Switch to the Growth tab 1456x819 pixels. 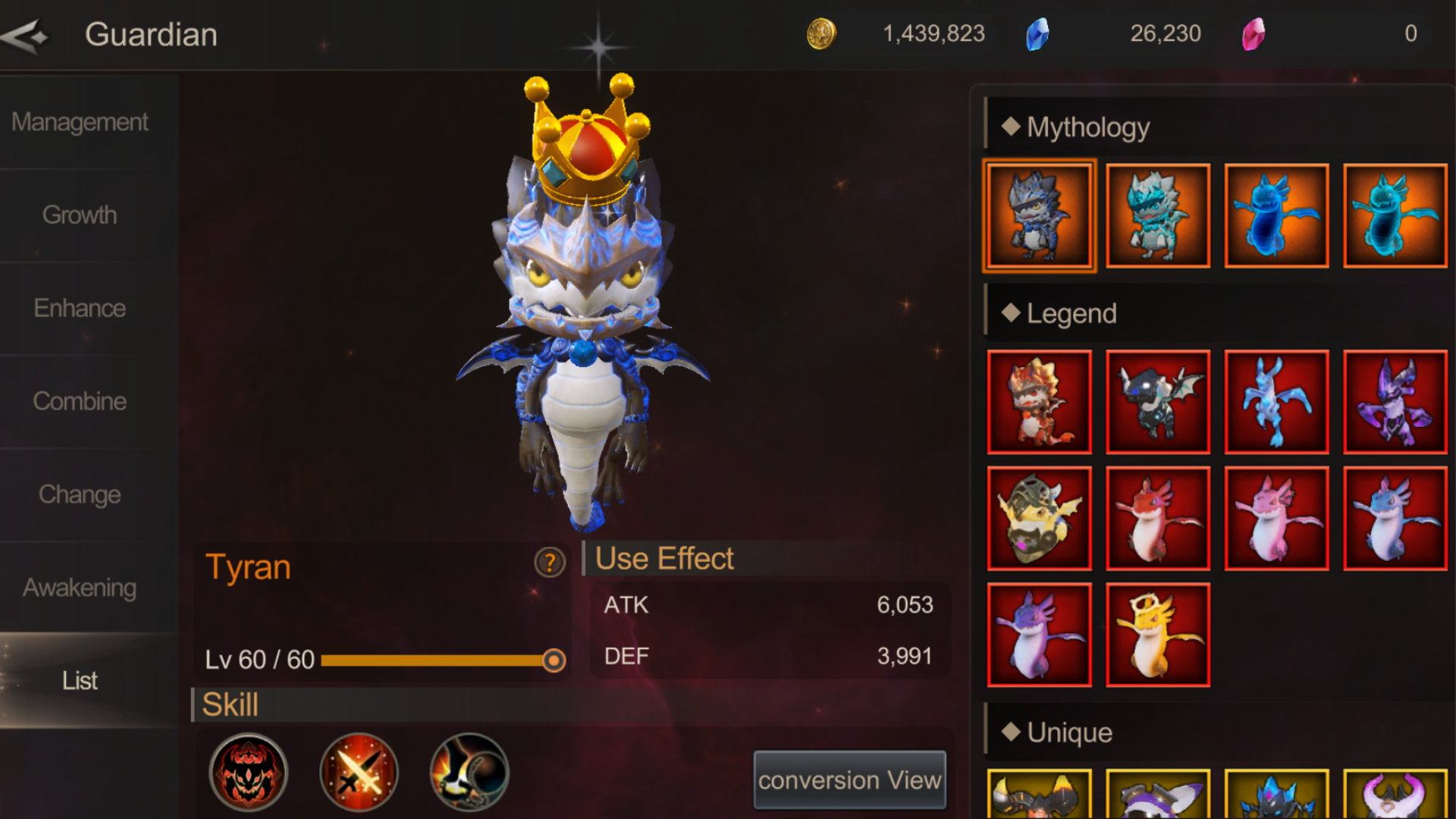click(80, 215)
